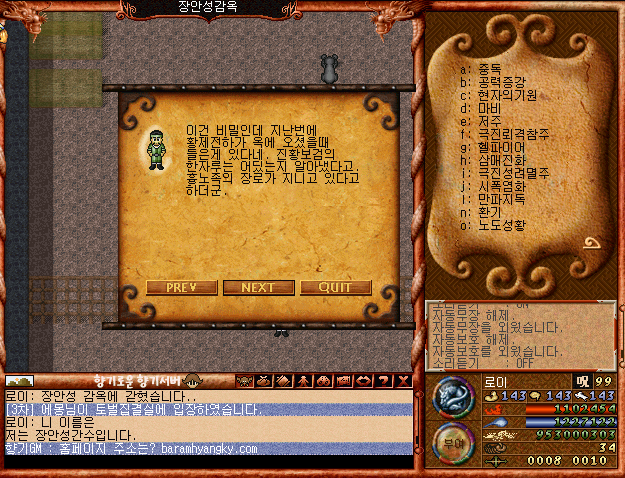Screen dimensions: 625x478
Task: Close the dialogue with the QUIT button
Action: [x=335, y=287]
